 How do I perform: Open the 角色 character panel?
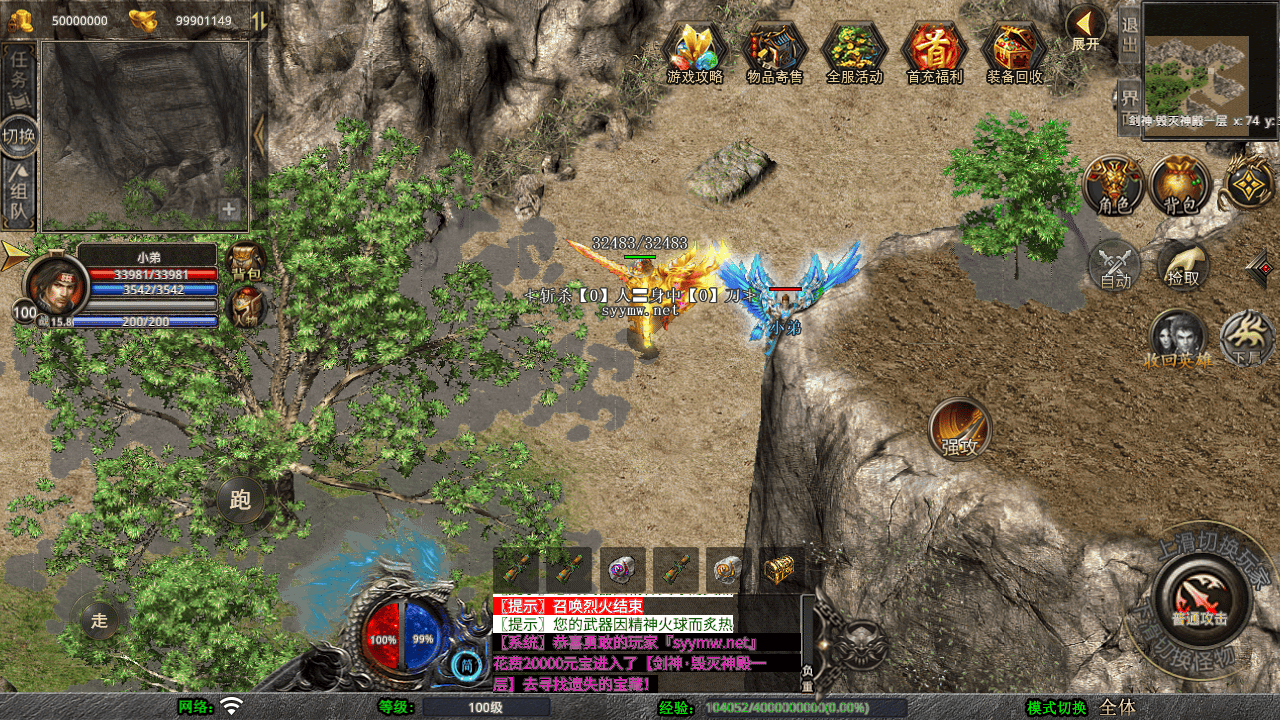tap(1113, 185)
